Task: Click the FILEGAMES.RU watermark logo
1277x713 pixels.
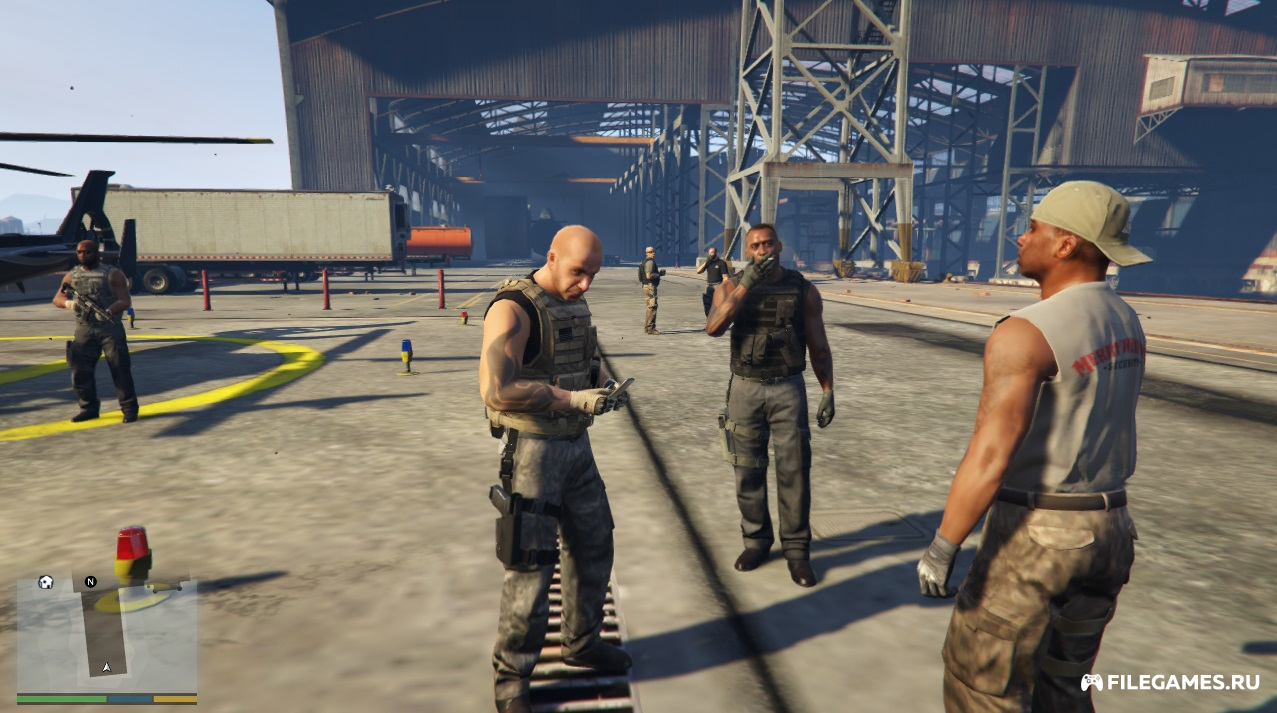Action: pyautogui.click(x=1170, y=682)
